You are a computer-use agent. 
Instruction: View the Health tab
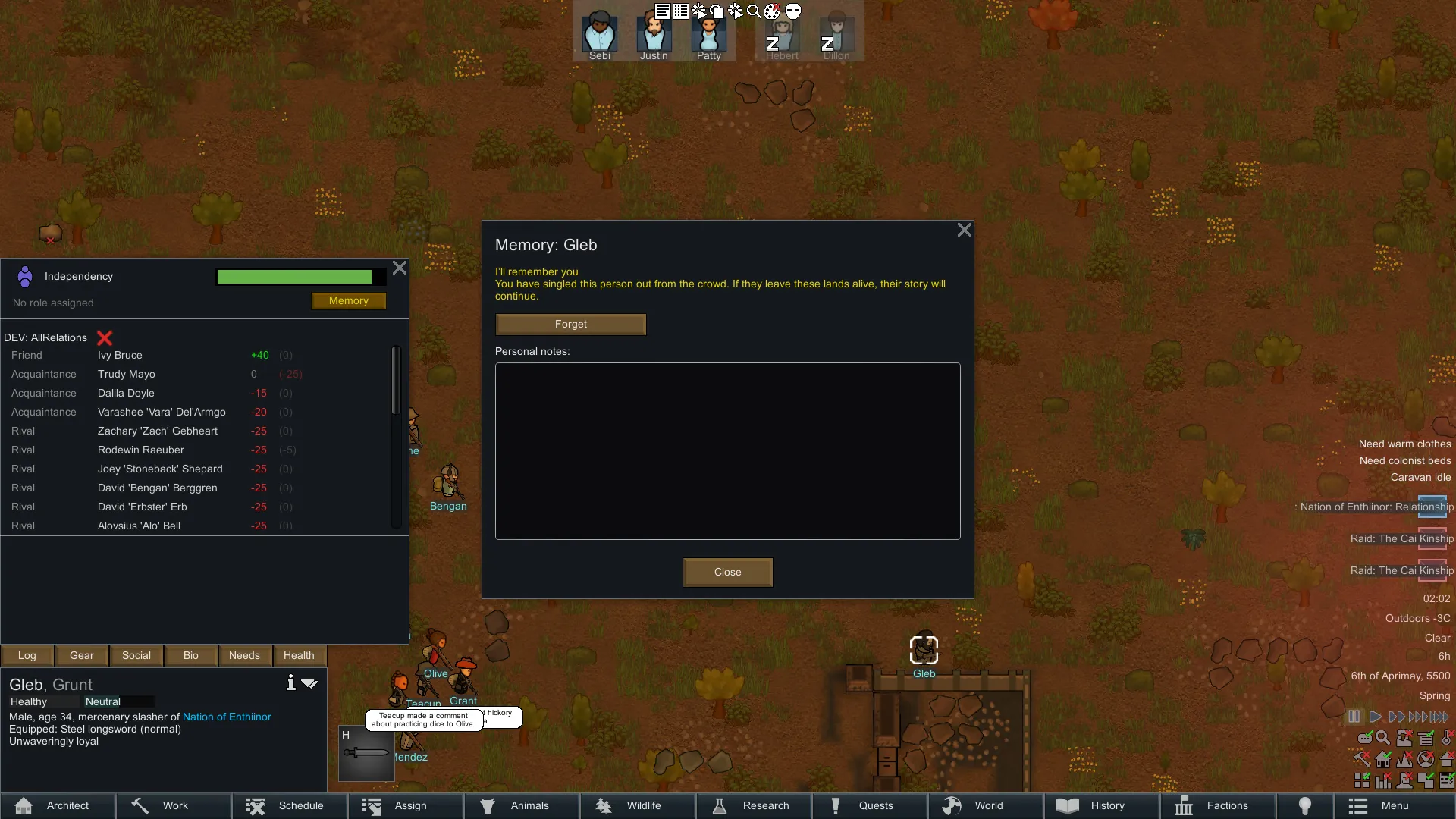coord(299,656)
